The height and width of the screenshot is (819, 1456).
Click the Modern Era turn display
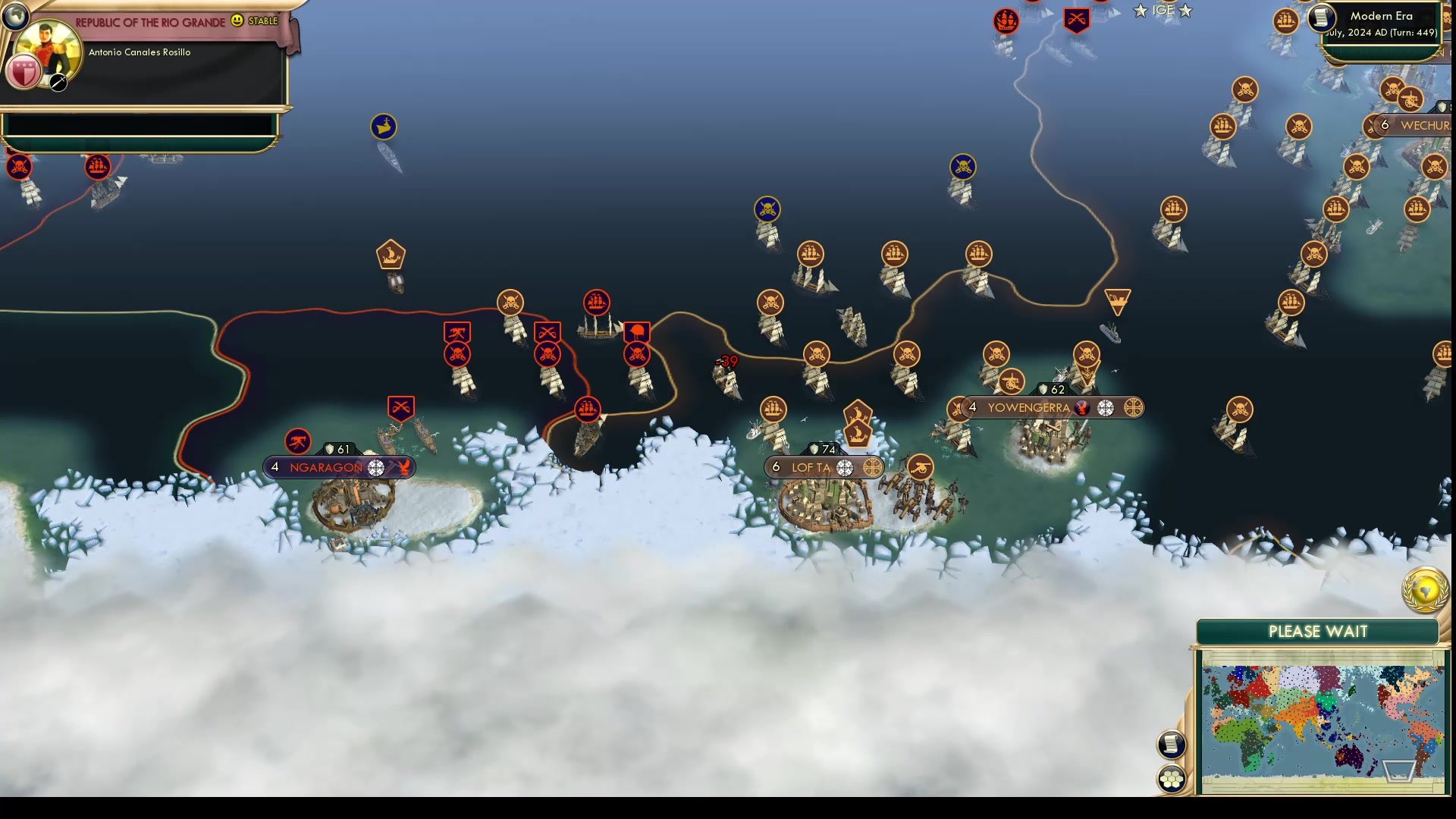(1380, 16)
